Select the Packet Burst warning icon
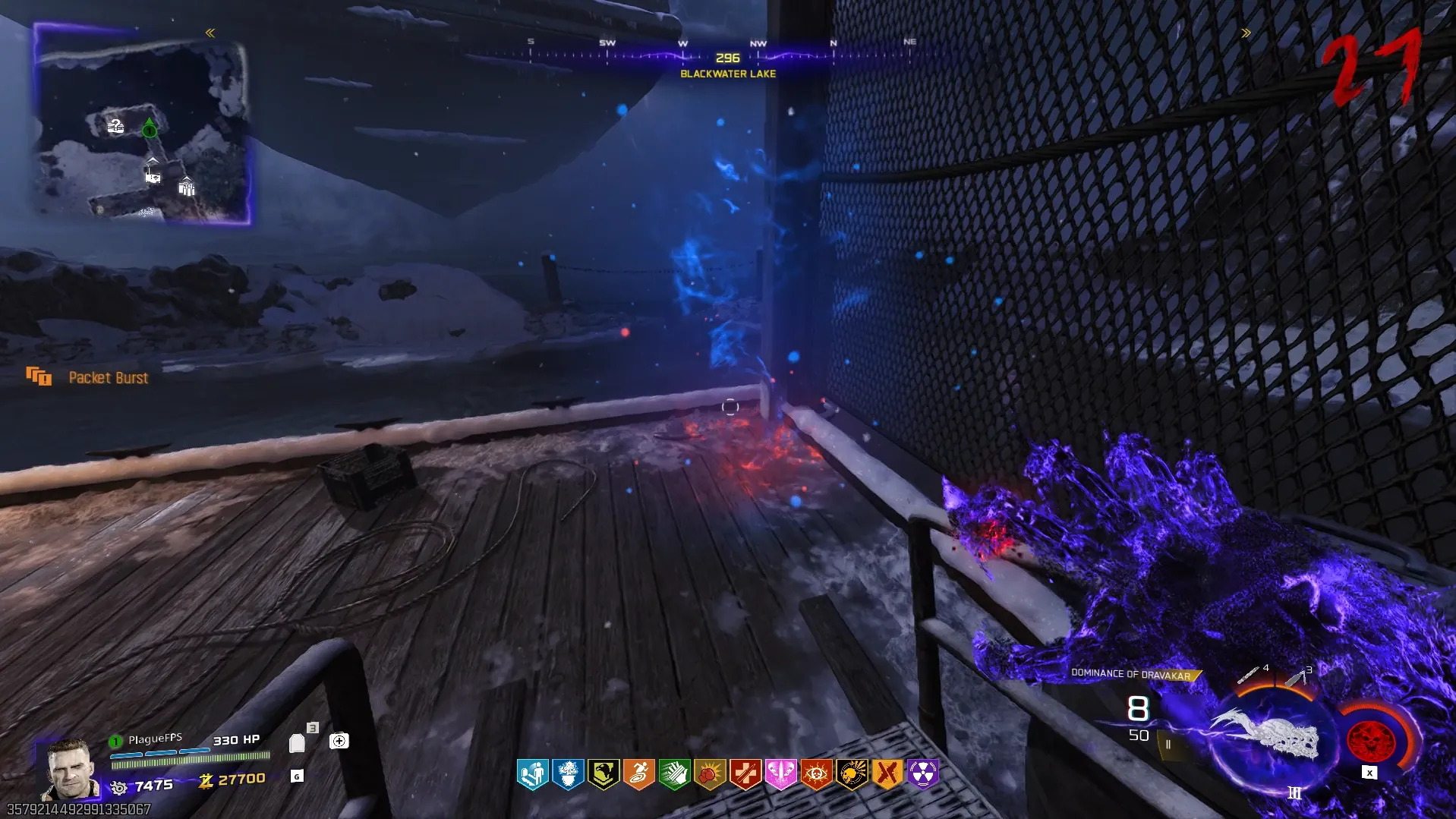 (39, 376)
